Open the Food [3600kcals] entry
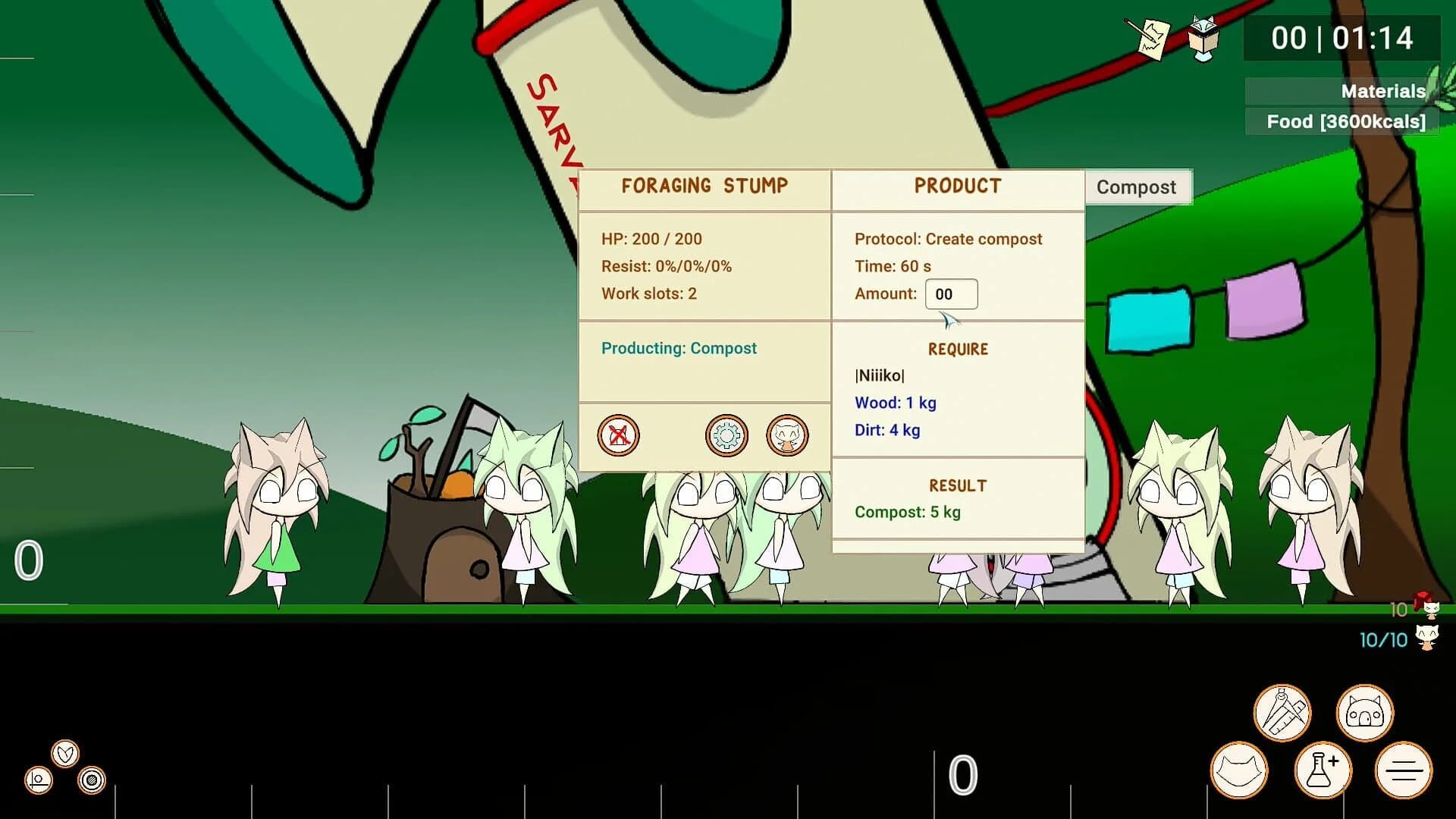The height and width of the screenshot is (819, 1456). point(1346,121)
